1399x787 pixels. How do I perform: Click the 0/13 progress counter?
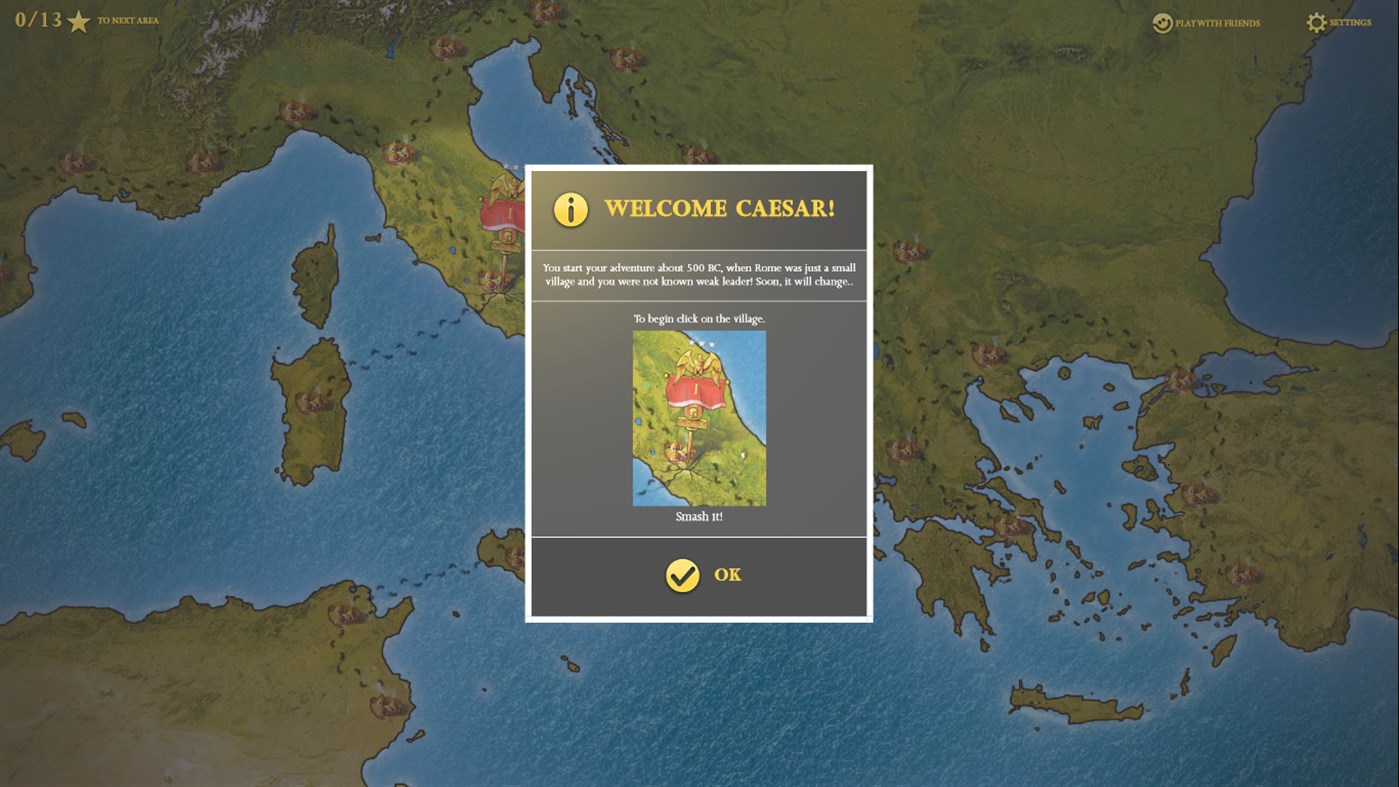tap(38, 20)
